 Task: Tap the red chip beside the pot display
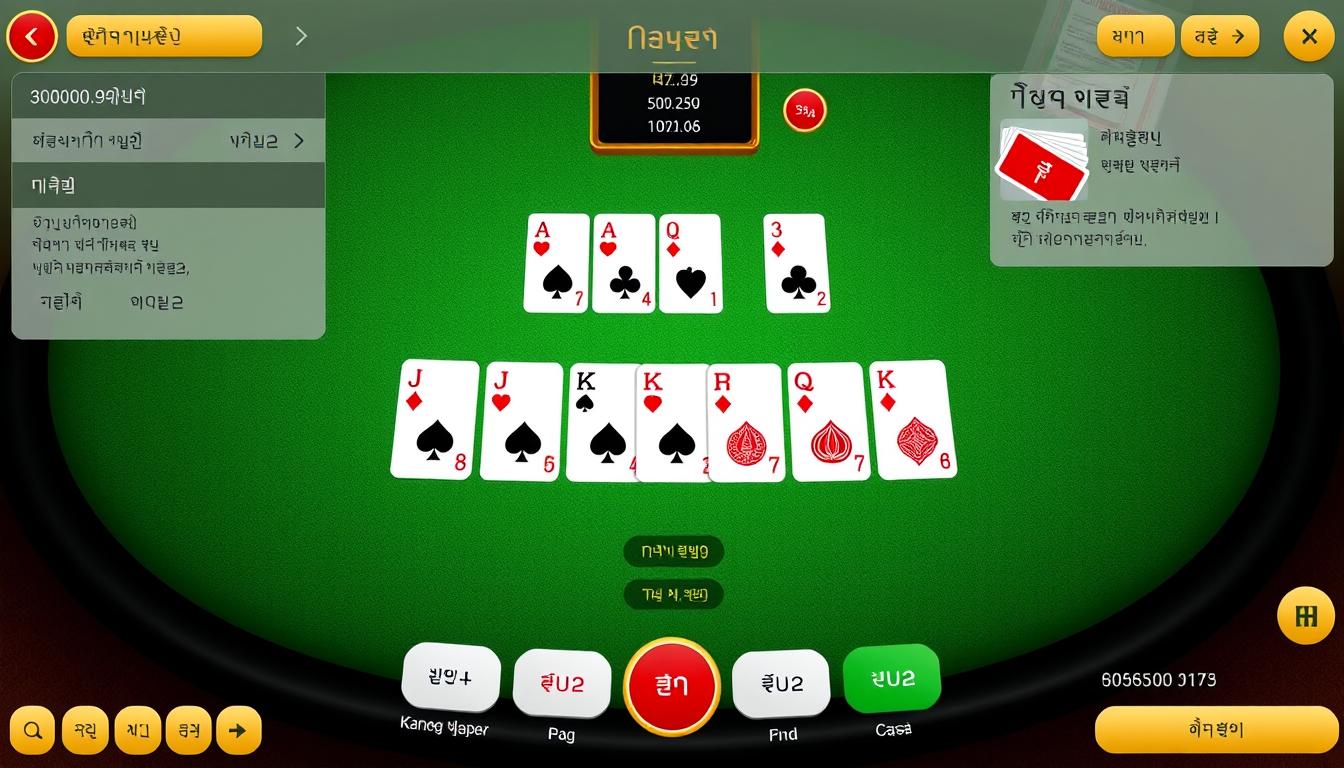(804, 111)
